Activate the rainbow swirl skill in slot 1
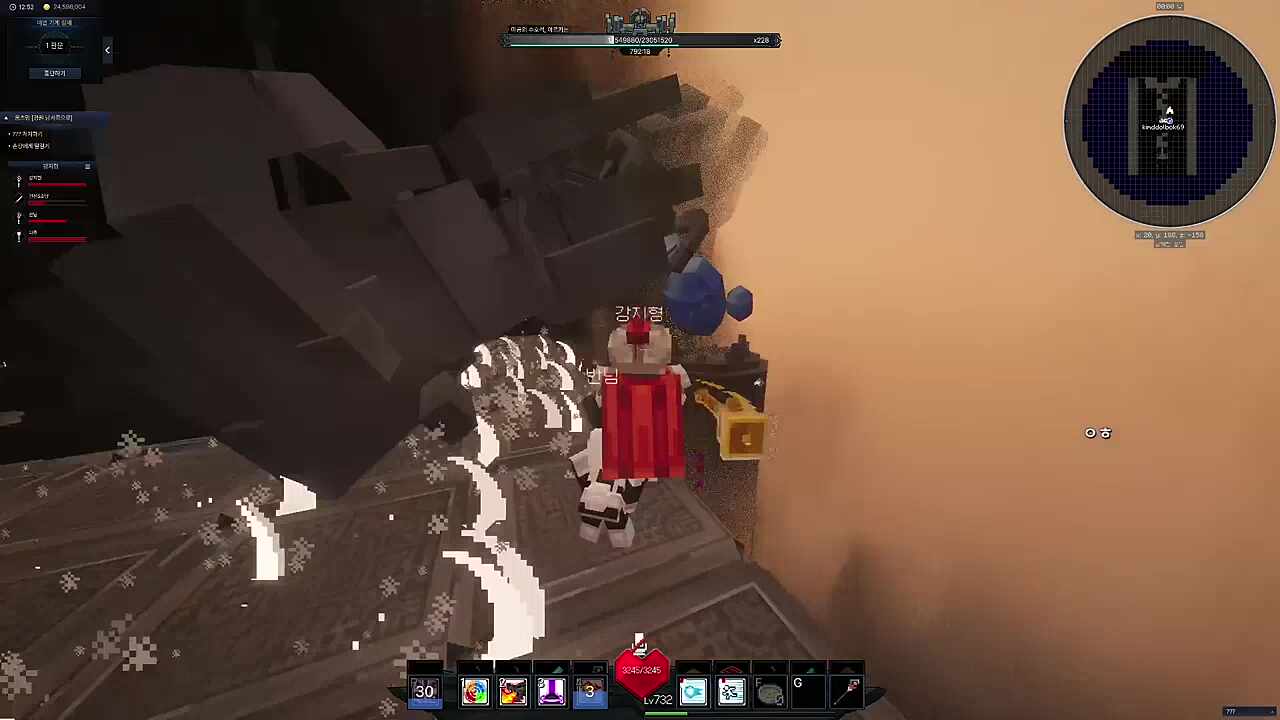Image resolution: width=1280 pixels, height=720 pixels. coord(475,691)
